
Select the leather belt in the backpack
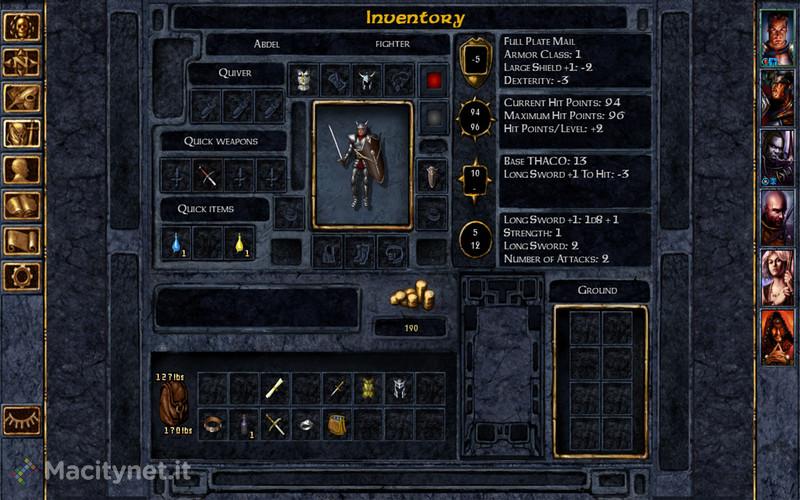tap(212, 424)
